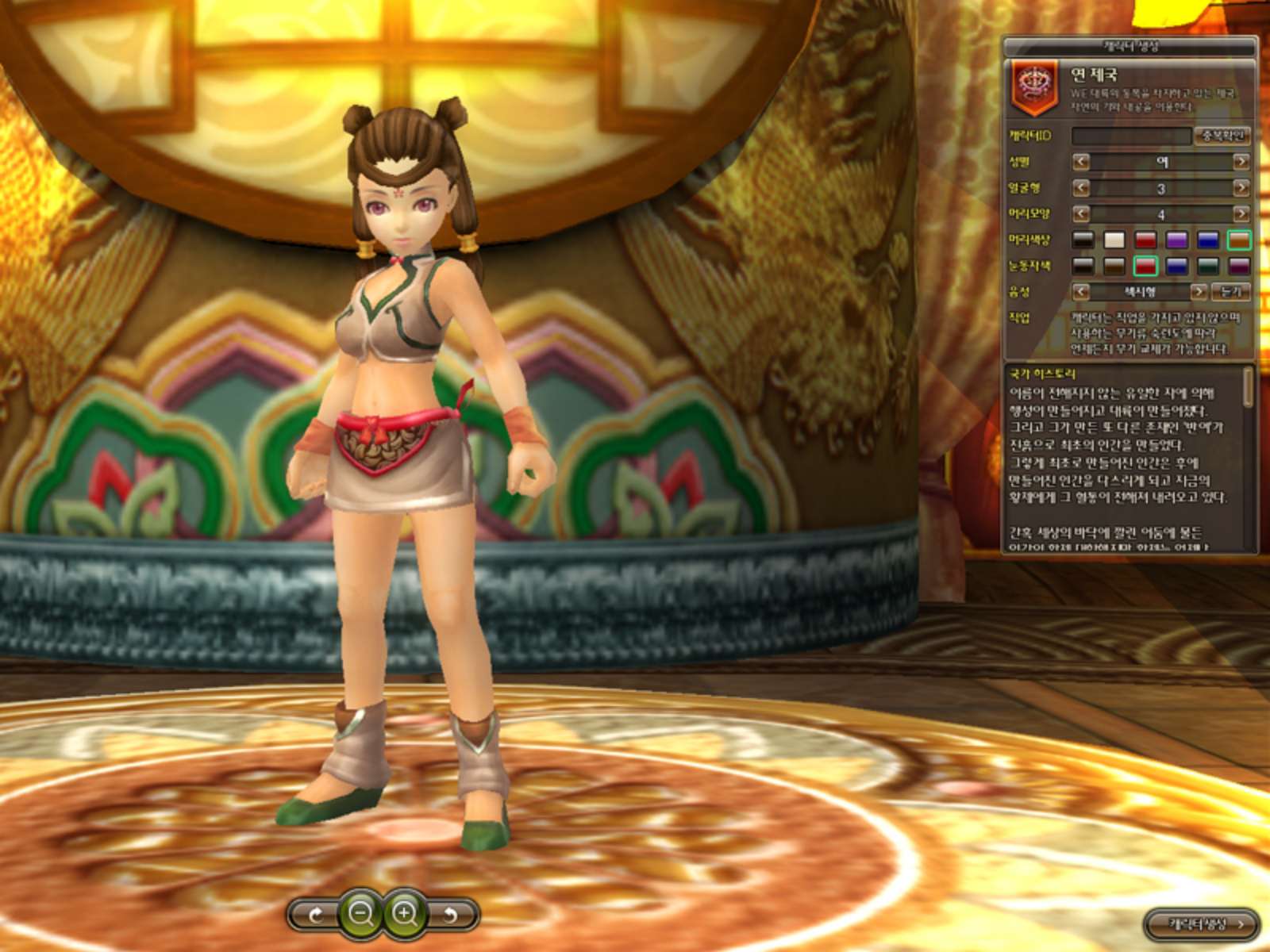The image size is (1270, 952).
Task: Go to previous face type (얼굴형)
Action: click(1081, 188)
